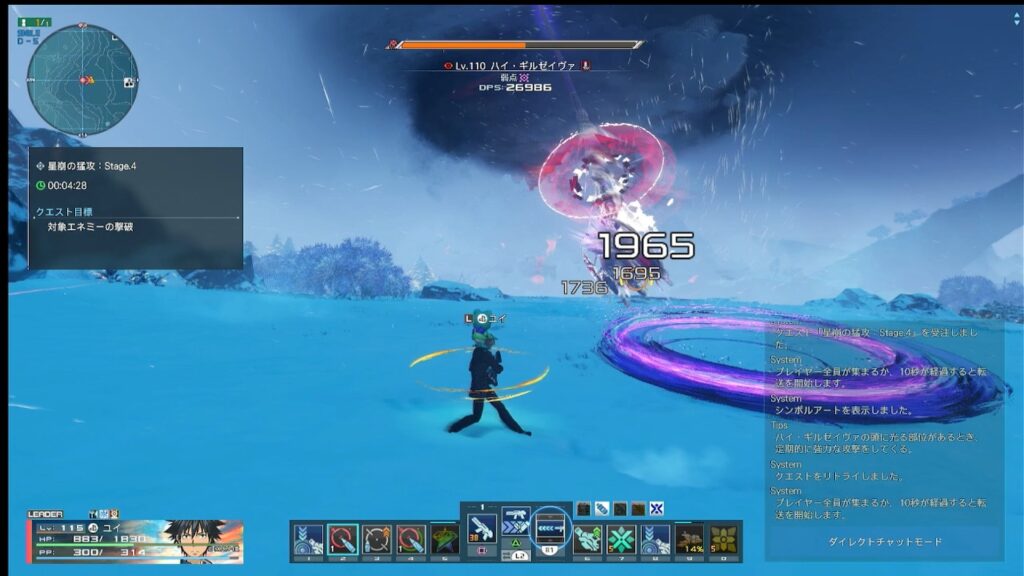Viewport: 1024px width, 576px height.
Task: Use the grey crosshair target skill icon
Action: click(376, 539)
